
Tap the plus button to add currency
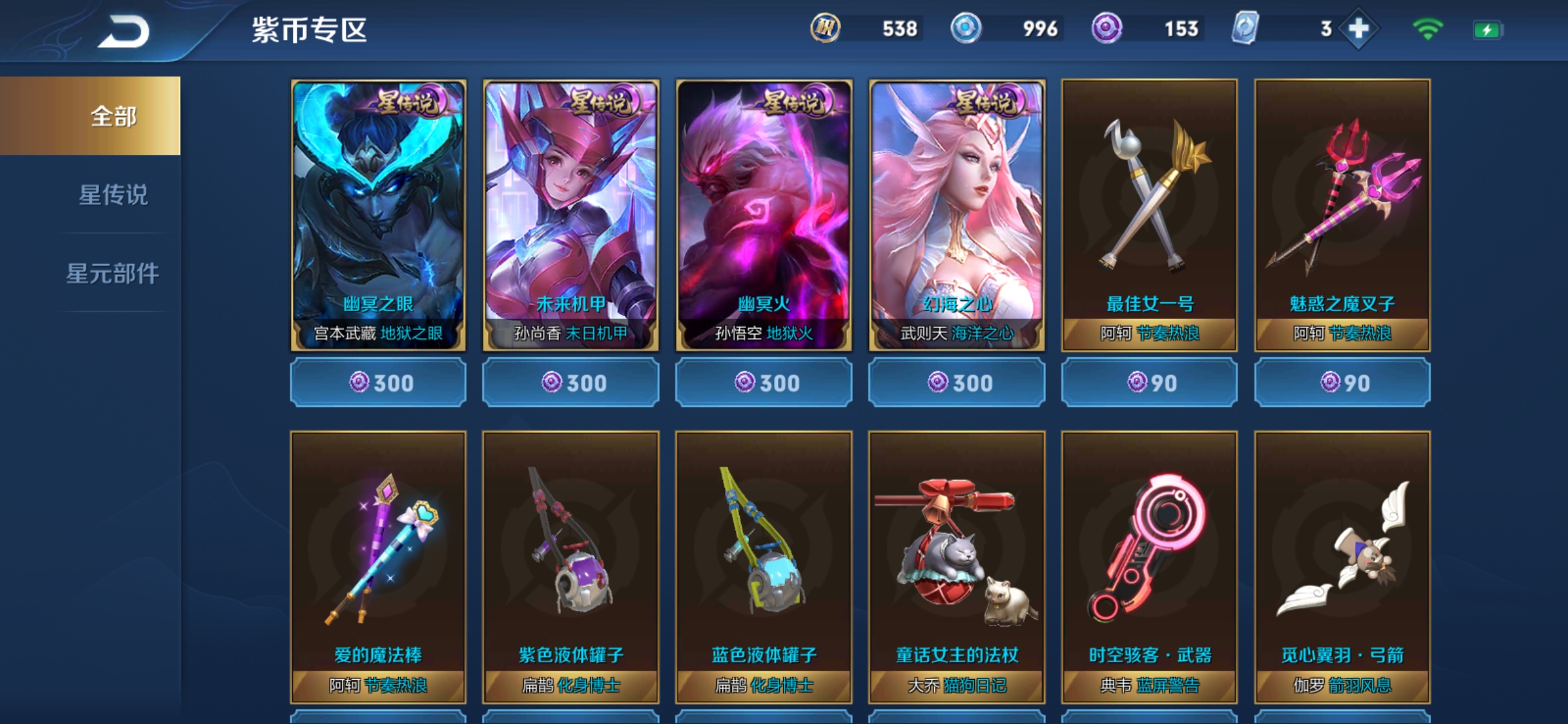pos(1358,29)
